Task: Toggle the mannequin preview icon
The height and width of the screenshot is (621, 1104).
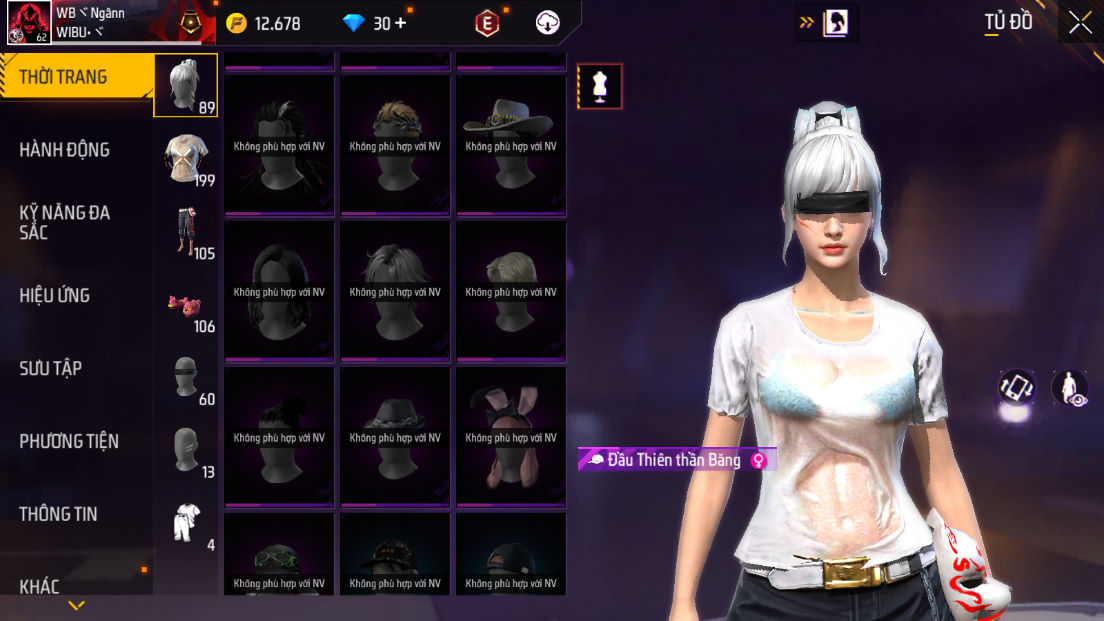Action: pyautogui.click(x=600, y=86)
